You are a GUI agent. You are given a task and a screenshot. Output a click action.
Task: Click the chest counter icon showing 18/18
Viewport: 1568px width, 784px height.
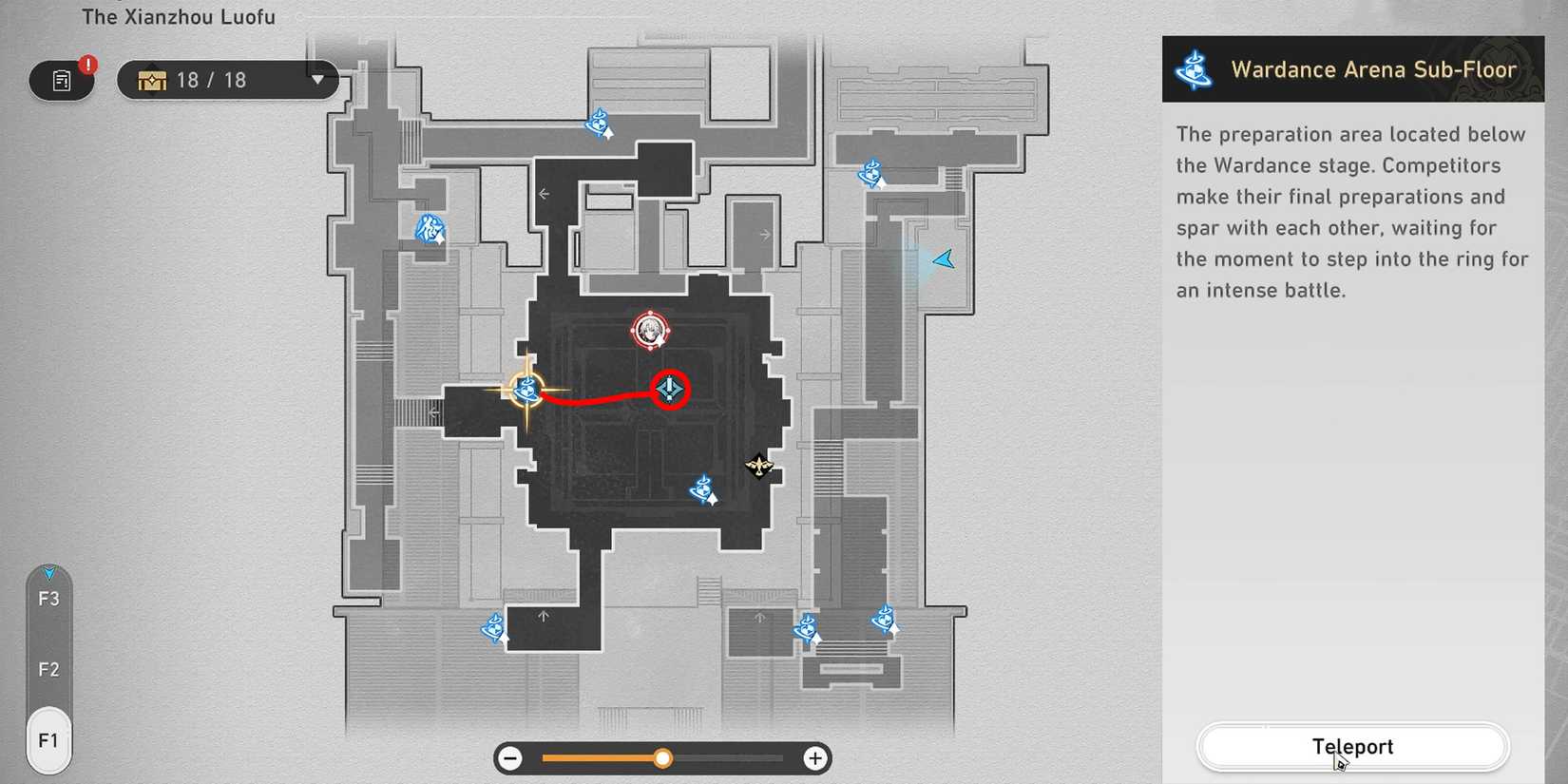[150, 80]
